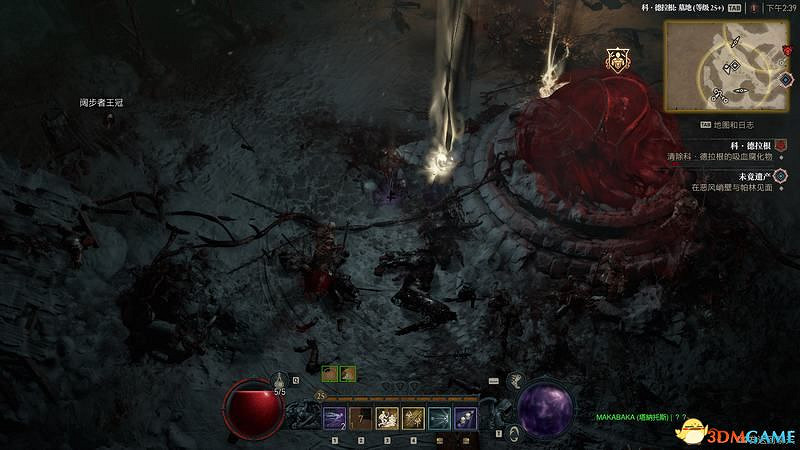Click the second green-bordered buff icon
The height and width of the screenshot is (450, 800).
347,374
